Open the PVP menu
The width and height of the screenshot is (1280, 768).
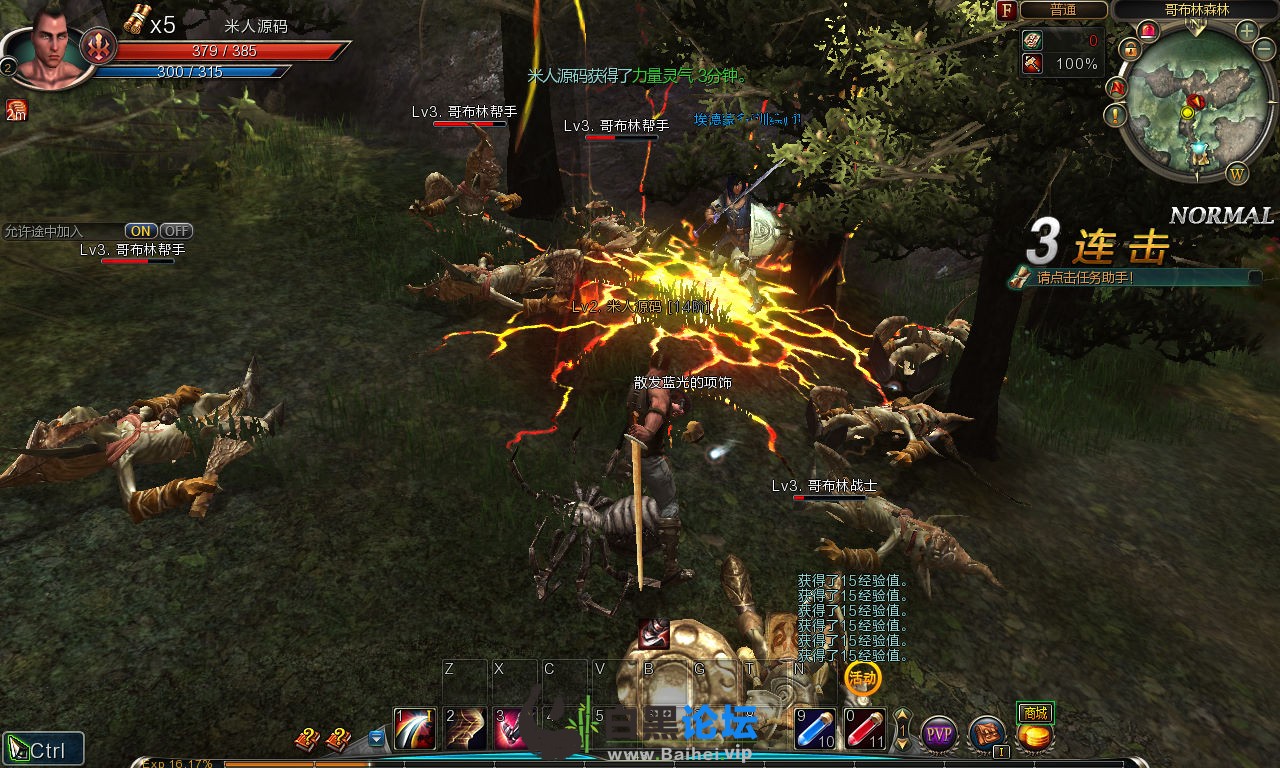[x=939, y=734]
